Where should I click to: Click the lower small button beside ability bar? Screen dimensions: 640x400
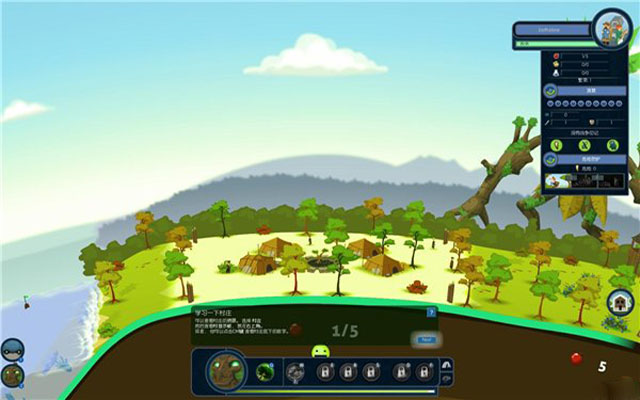[x=446, y=379]
